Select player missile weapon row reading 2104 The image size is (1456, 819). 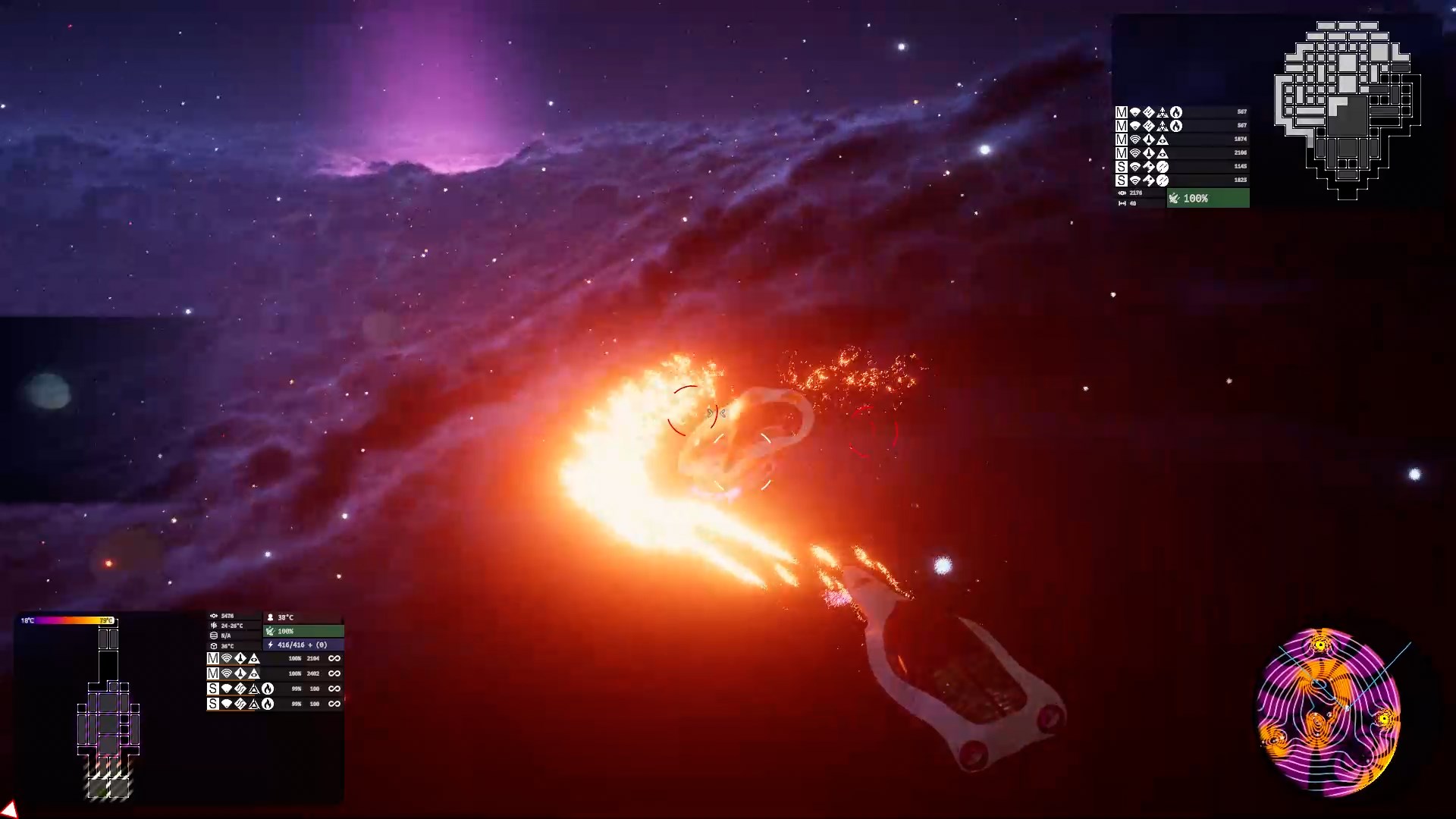[x=274, y=658]
